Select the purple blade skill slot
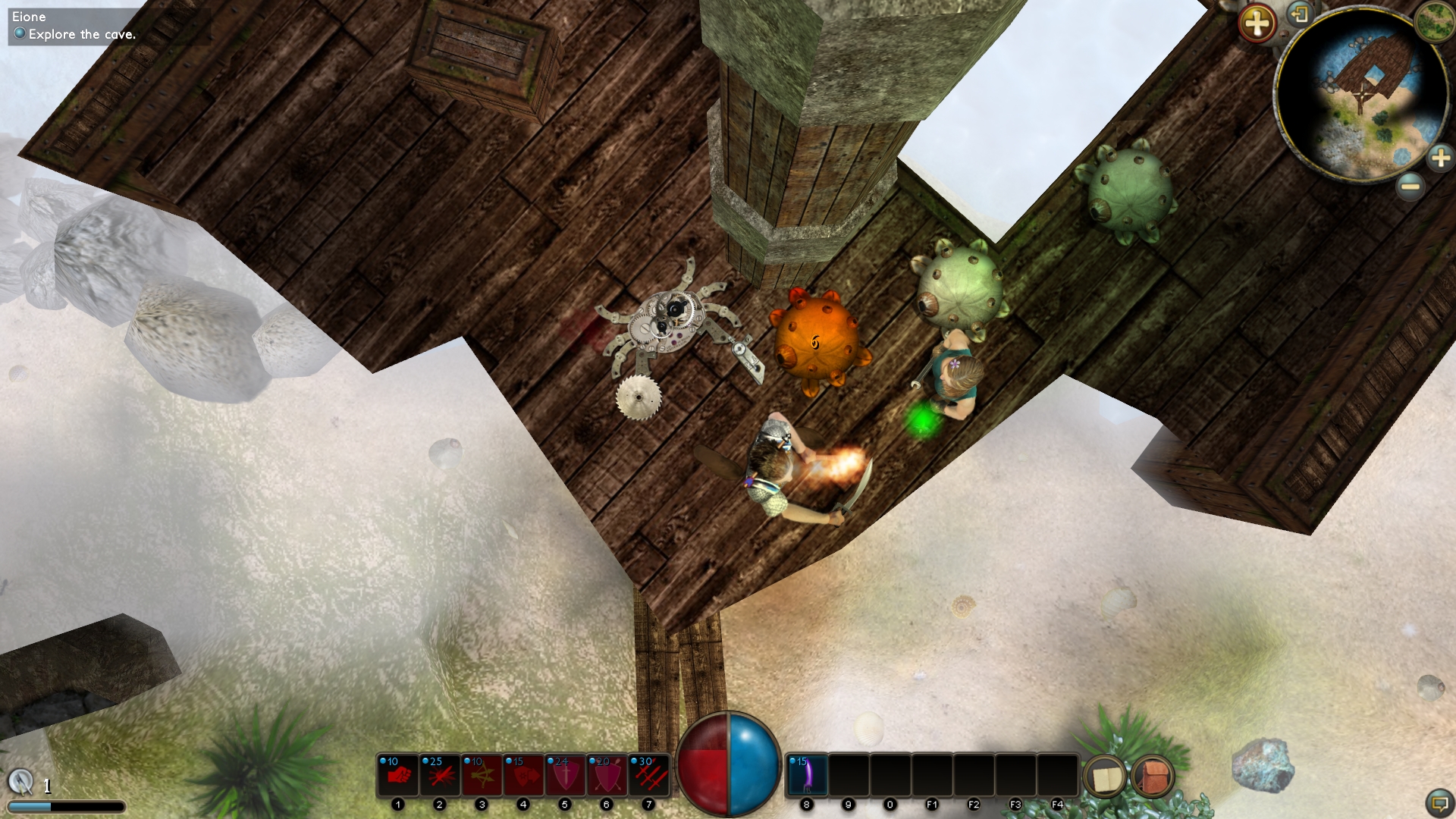The image size is (1456, 819). coord(806,775)
